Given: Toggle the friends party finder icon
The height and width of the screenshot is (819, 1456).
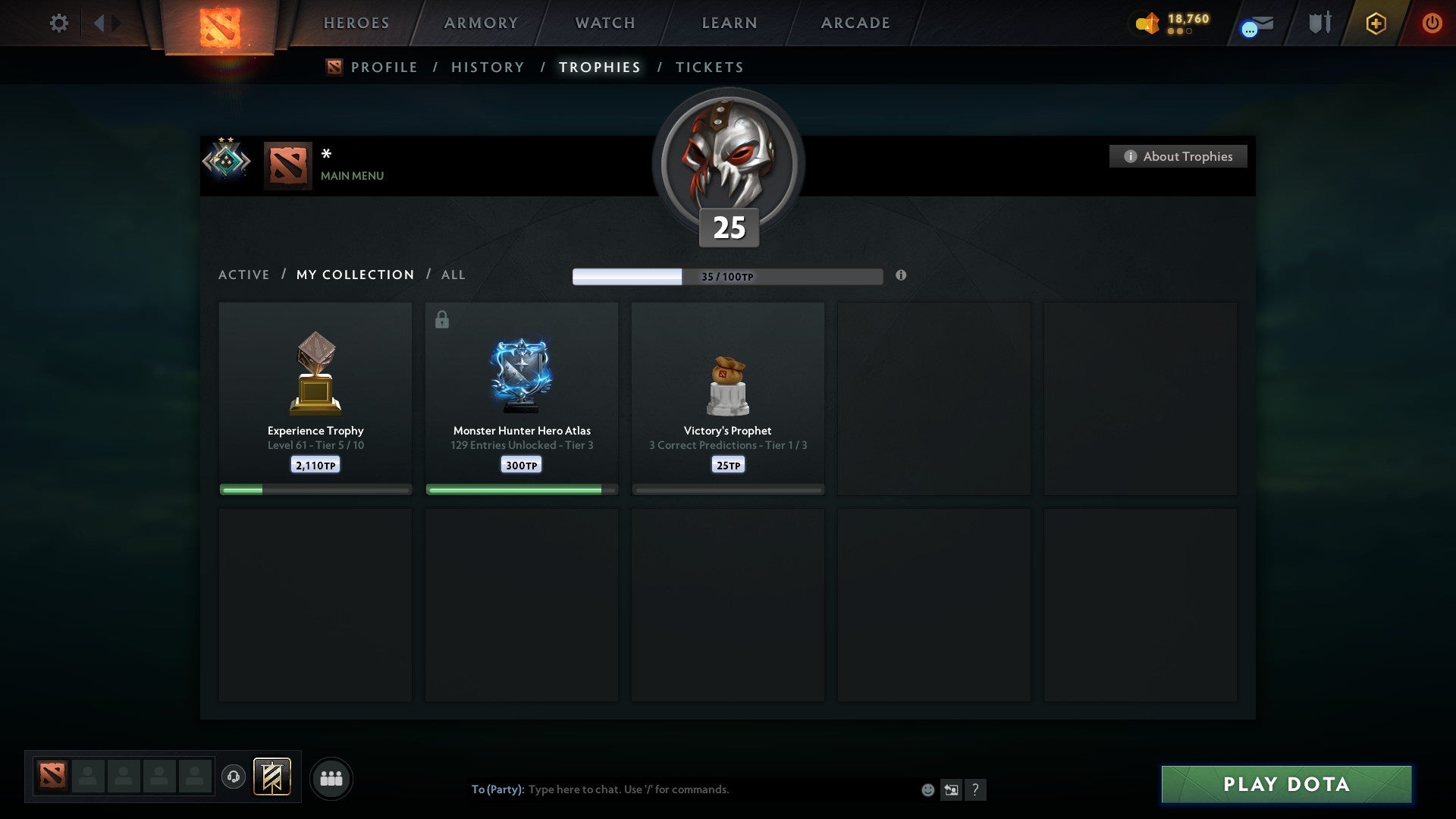Looking at the screenshot, I should [x=331, y=778].
